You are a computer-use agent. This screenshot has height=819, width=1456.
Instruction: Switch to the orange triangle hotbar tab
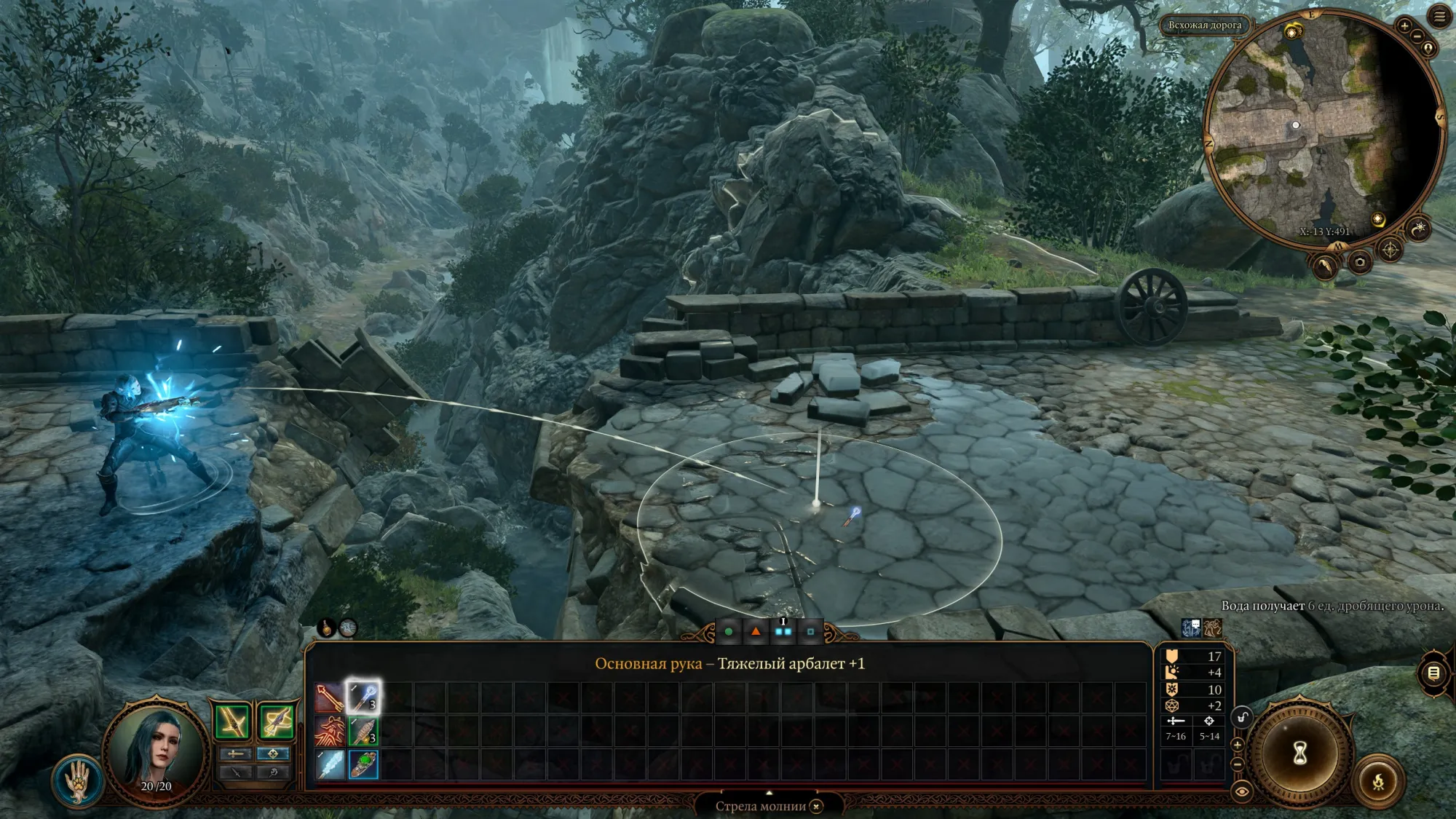pyautogui.click(x=756, y=631)
